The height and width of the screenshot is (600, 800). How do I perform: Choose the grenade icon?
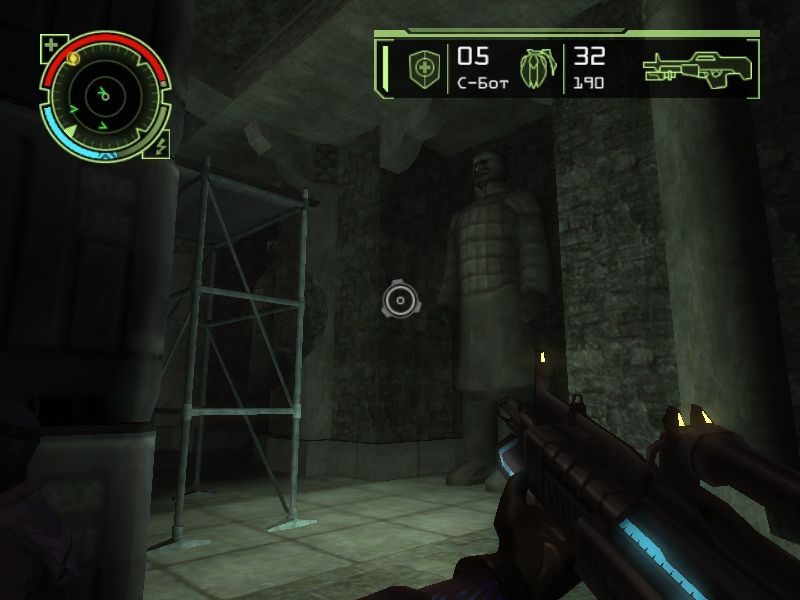tap(536, 69)
